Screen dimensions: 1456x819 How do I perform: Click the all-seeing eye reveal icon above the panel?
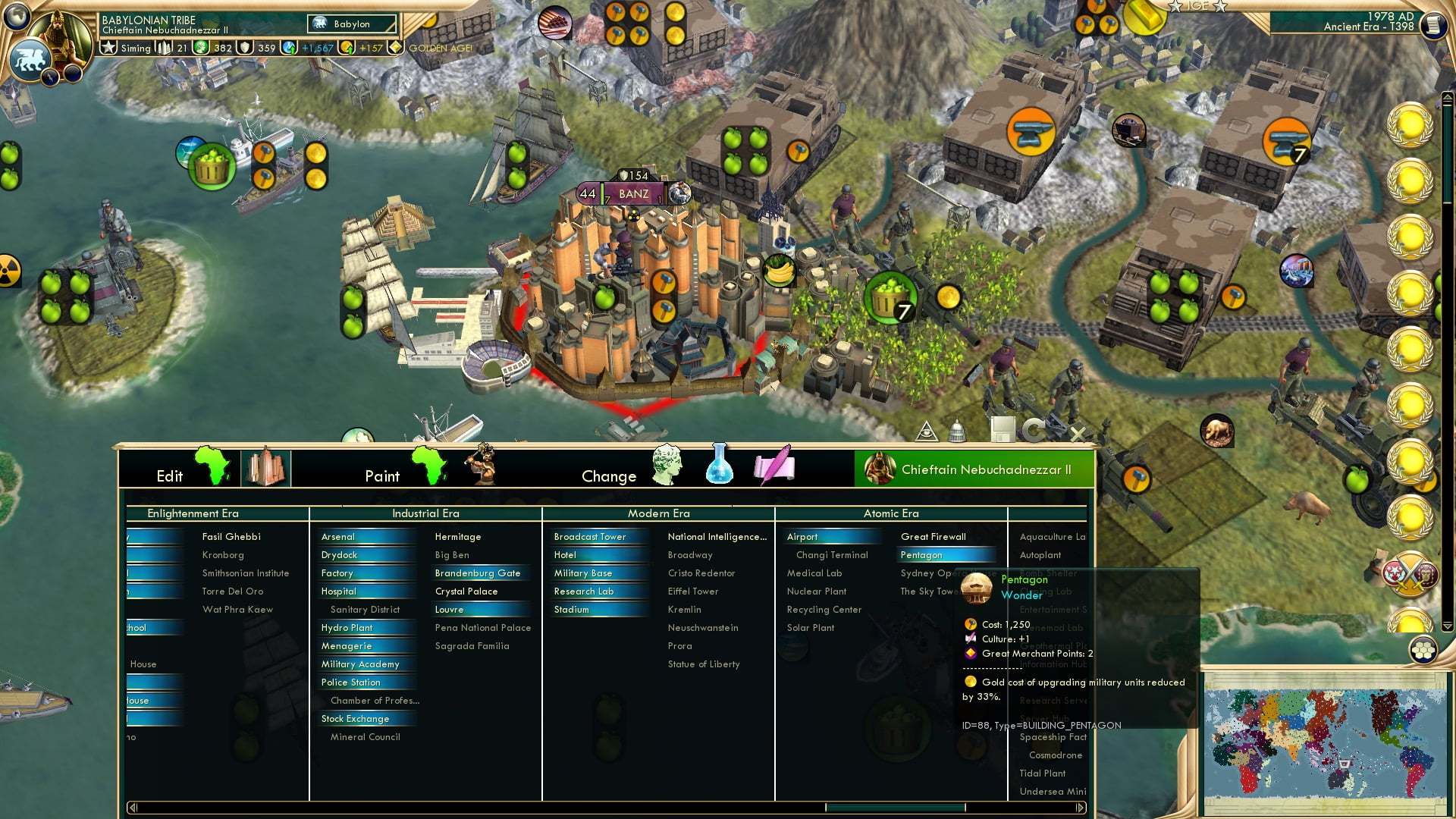coord(928,430)
